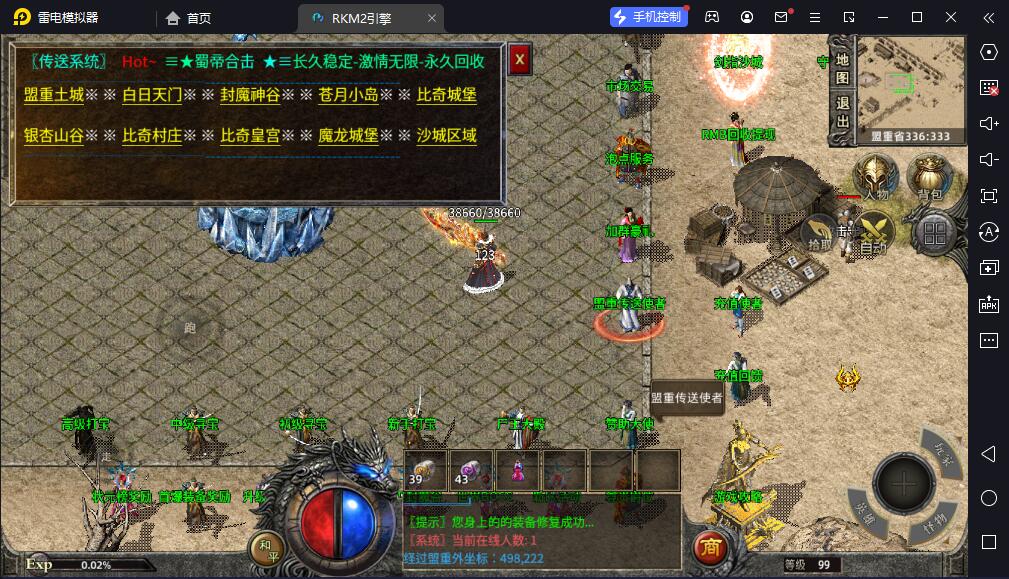Pick the 比奇城堡 teleport link
This screenshot has height=579, width=1009.
pos(446,95)
